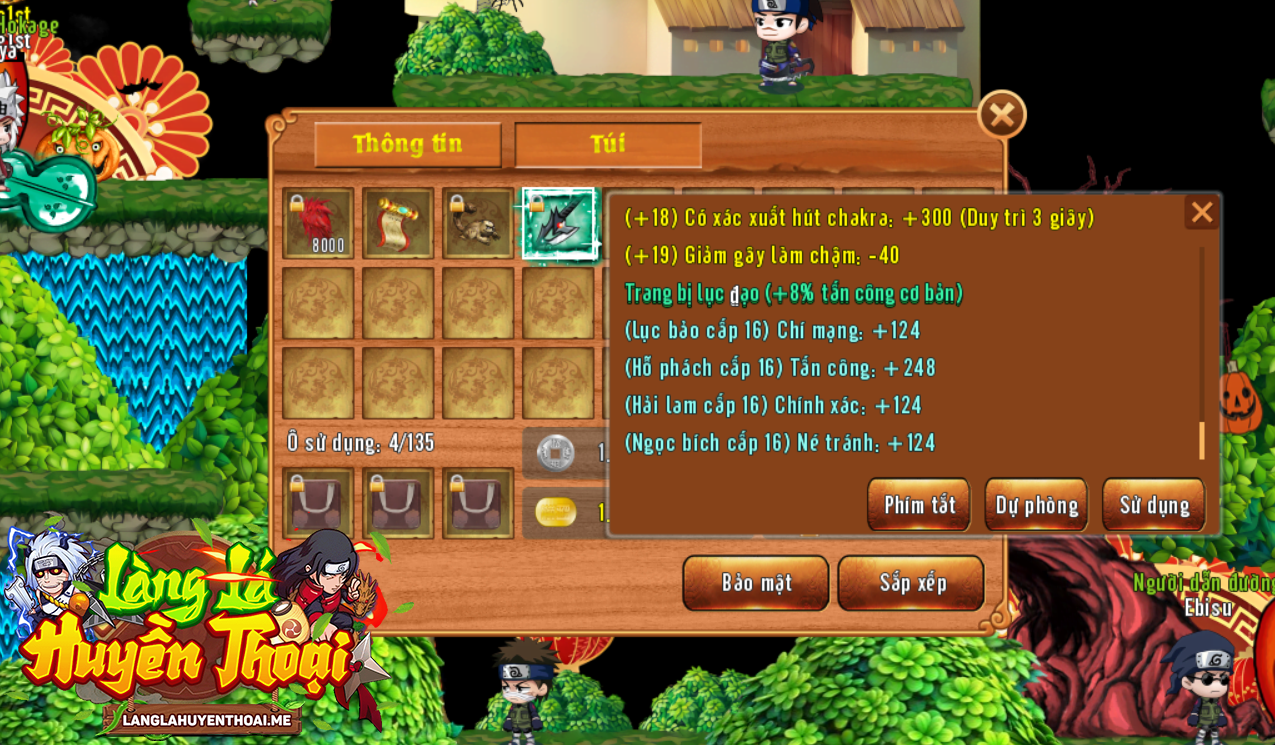
Task: Select the red hair item marked 8000
Action: coord(318,223)
